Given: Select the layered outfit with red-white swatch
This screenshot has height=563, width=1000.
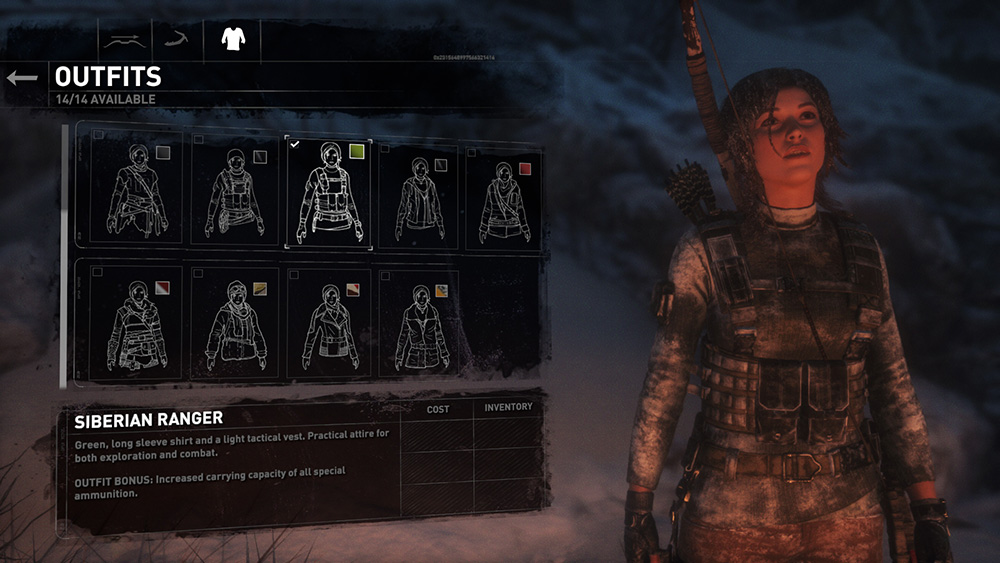Looking at the screenshot, I should 136,323.
